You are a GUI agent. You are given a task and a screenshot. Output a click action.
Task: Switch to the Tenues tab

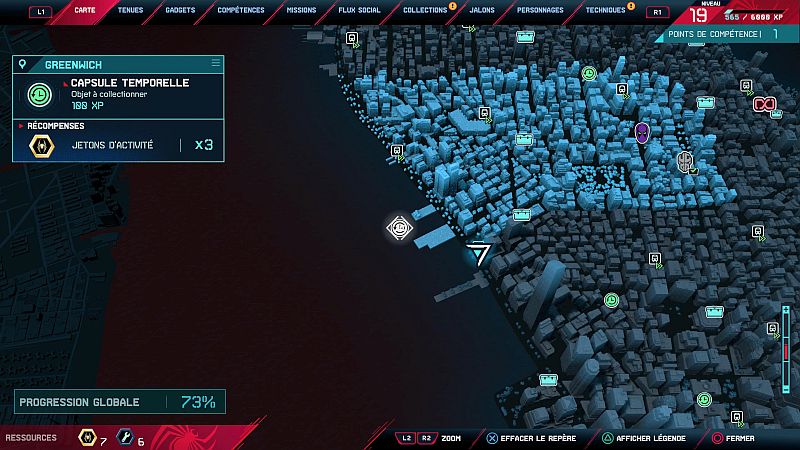coord(129,11)
